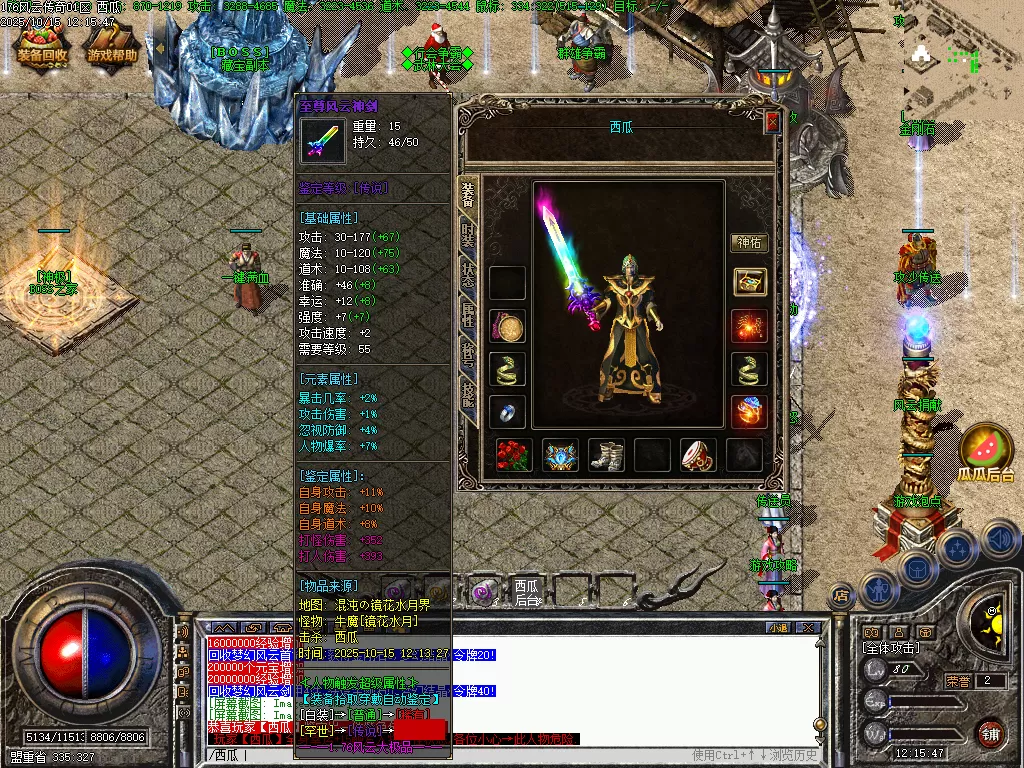Select the white boots equipment slot

pyautogui.click(x=605, y=456)
